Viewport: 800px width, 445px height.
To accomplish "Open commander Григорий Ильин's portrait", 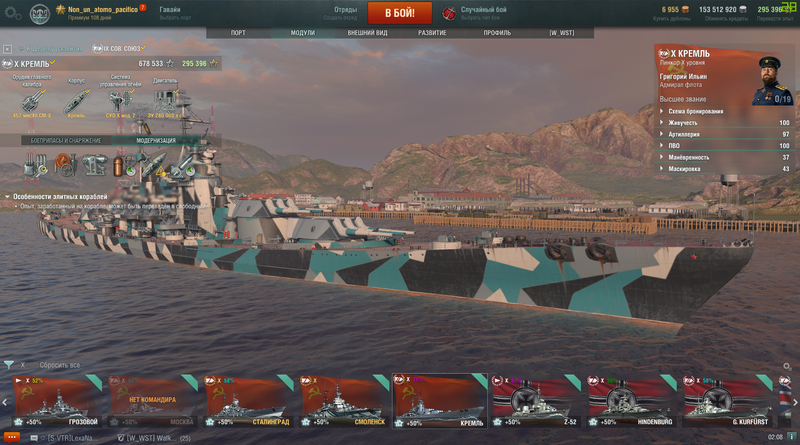I will [771, 78].
